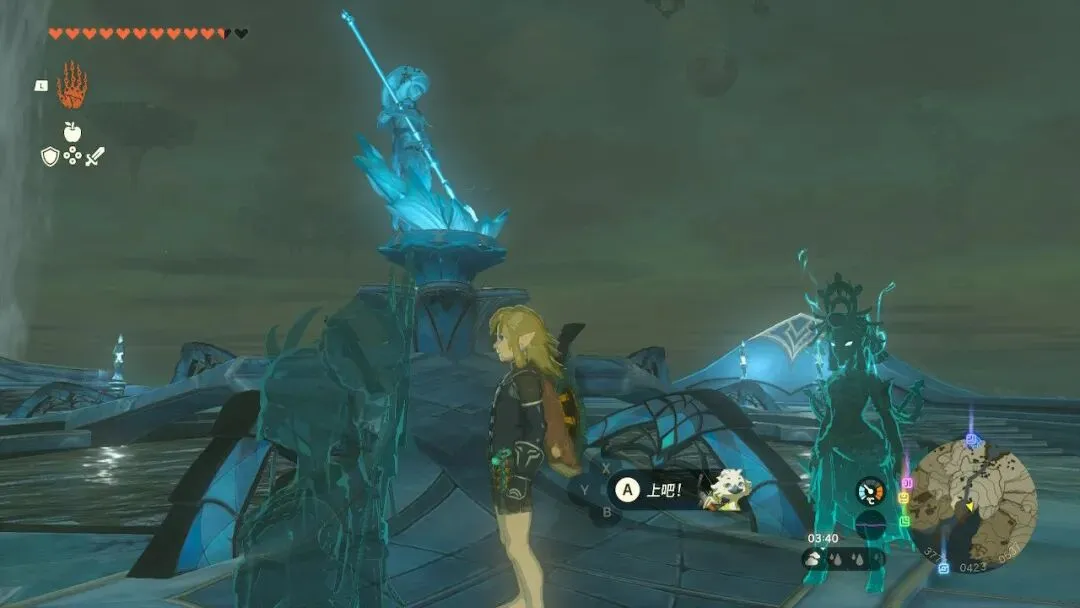The width and height of the screenshot is (1080, 608).
Task: Choose the shield quick-select icon
Action: point(50,156)
